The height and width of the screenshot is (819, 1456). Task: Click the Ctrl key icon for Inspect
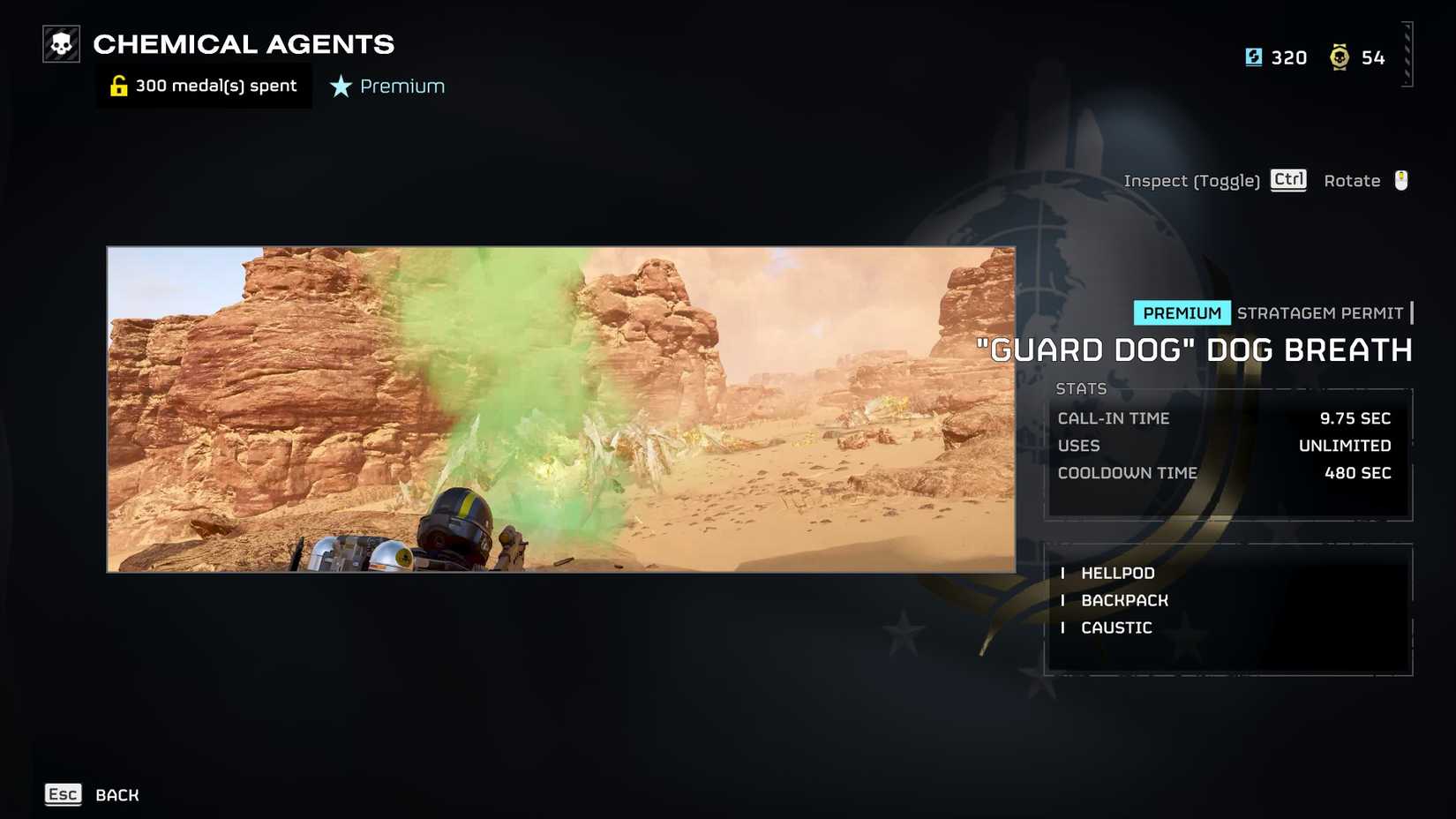[x=1287, y=179]
